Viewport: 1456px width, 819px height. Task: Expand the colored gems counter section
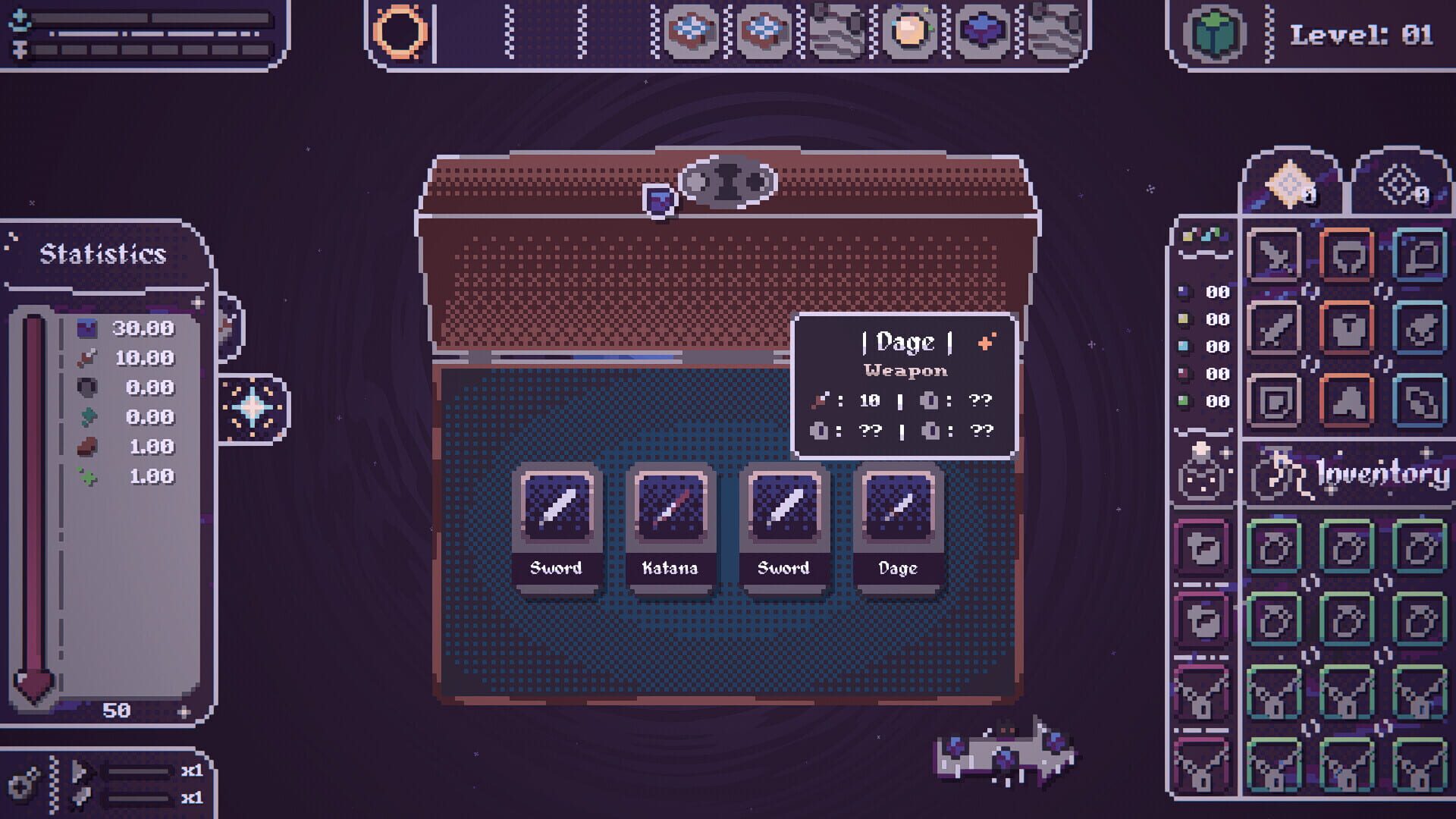1205,234
